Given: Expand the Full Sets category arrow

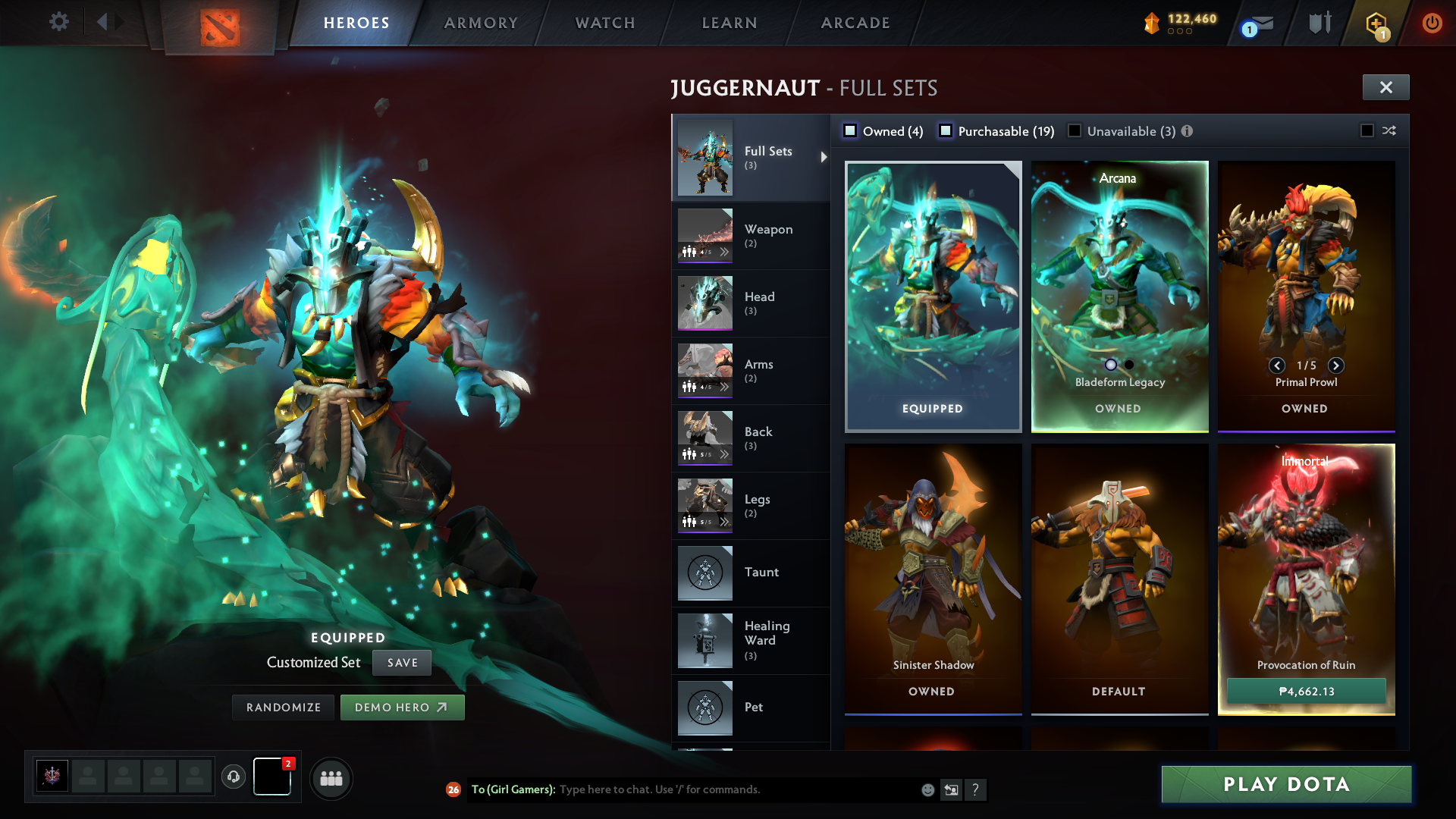Looking at the screenshot, I should pyautogui.click(x=824, y=158).
